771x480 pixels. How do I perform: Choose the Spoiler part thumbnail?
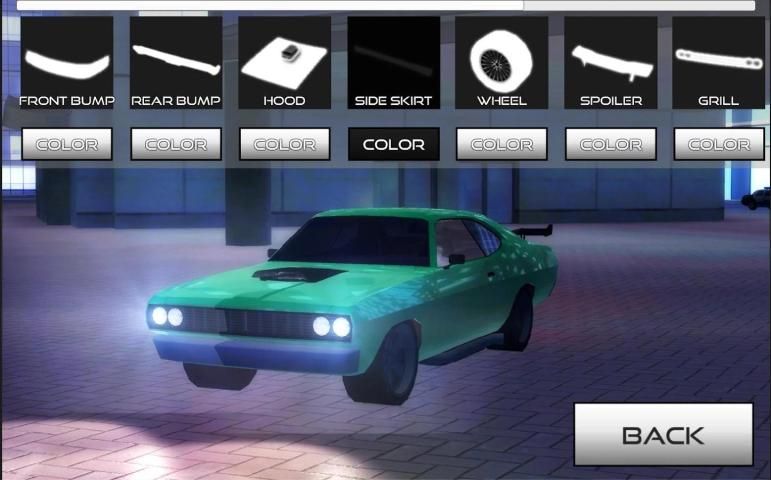[x=610, y=62]
